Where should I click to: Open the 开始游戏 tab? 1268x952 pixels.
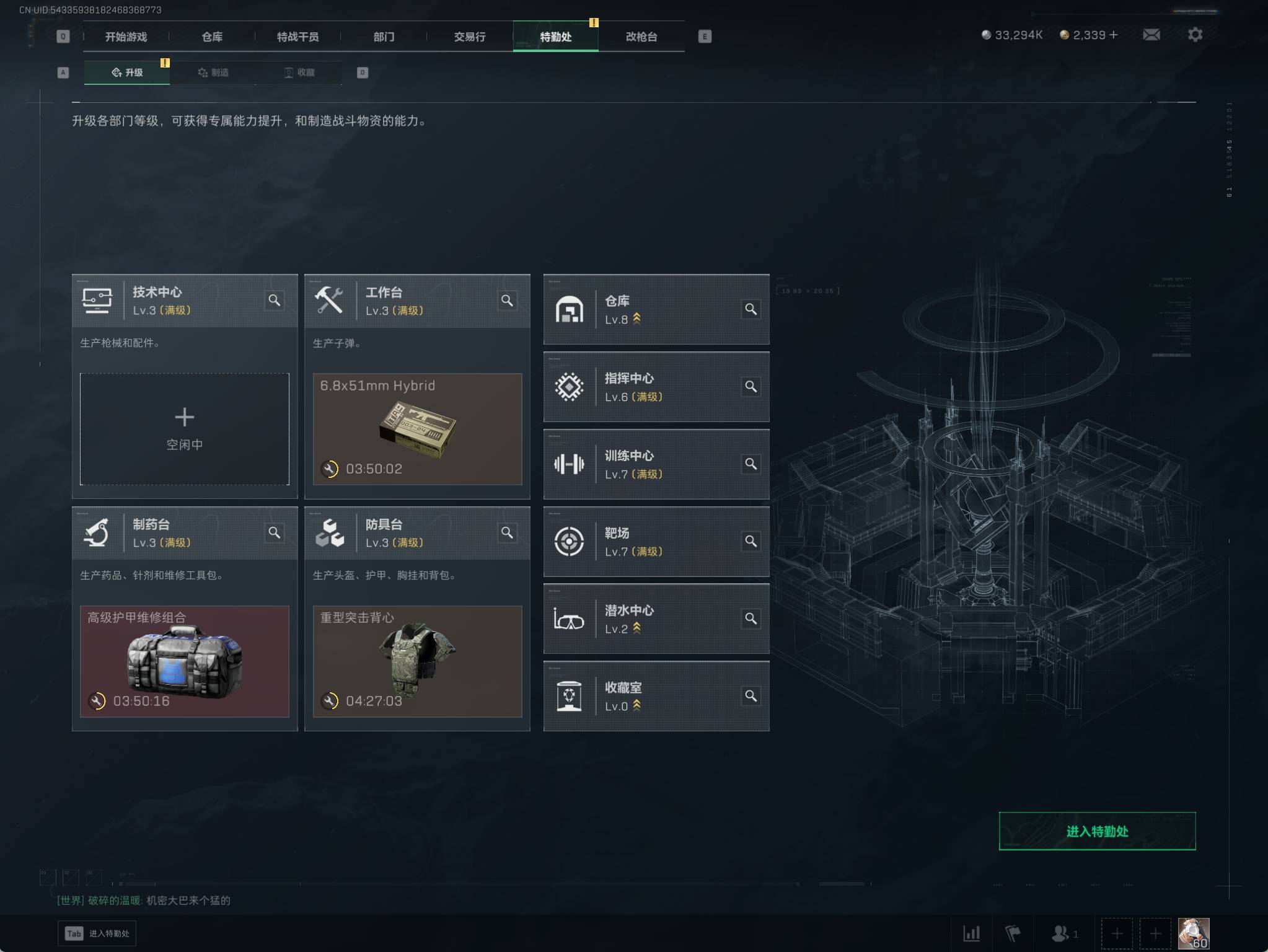[126, 37]
